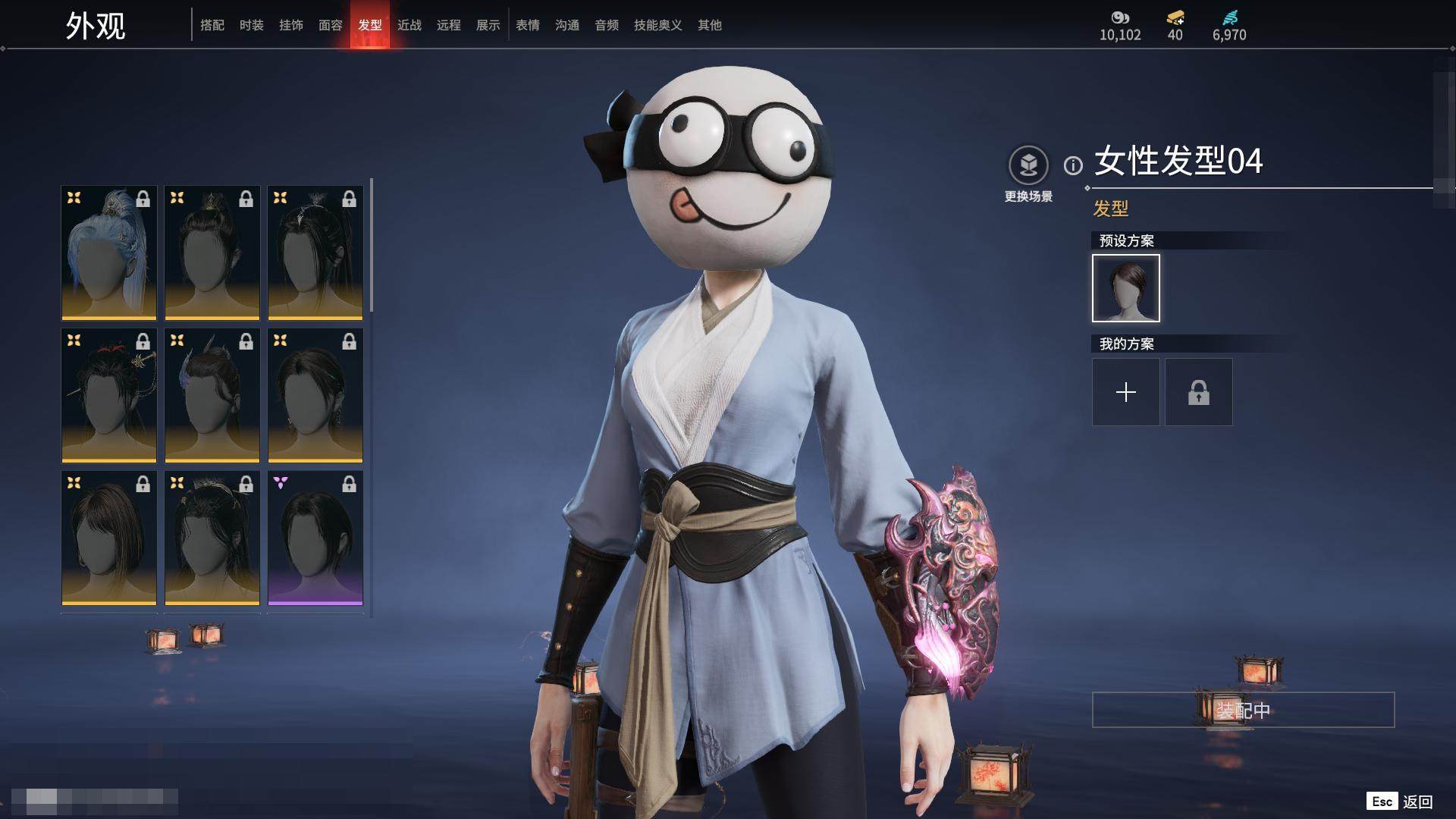Pick the hairstyle with red flowers and hairpin

[x=109, y=395]
